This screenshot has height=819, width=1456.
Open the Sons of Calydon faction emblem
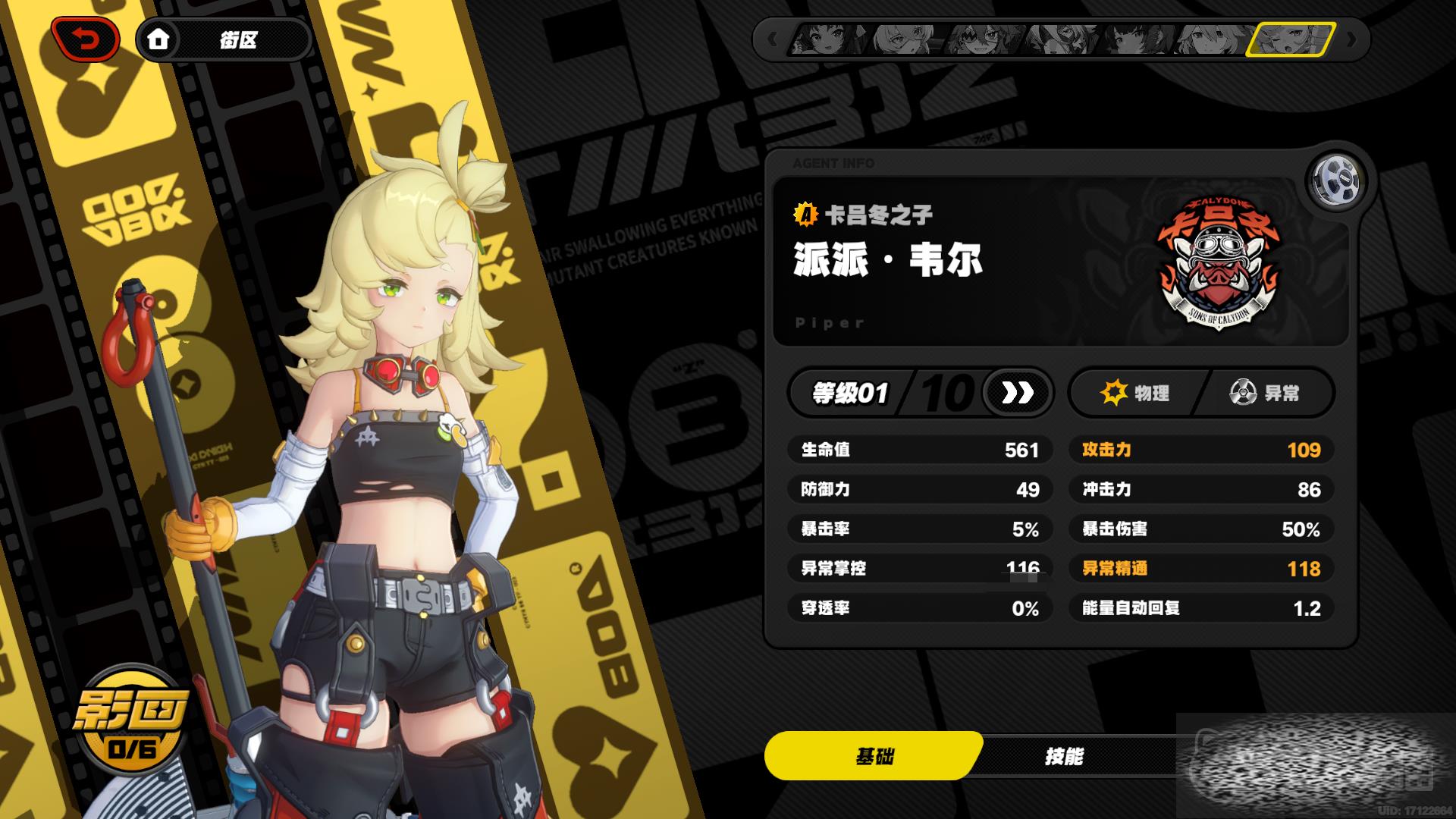pos(1218,262)
